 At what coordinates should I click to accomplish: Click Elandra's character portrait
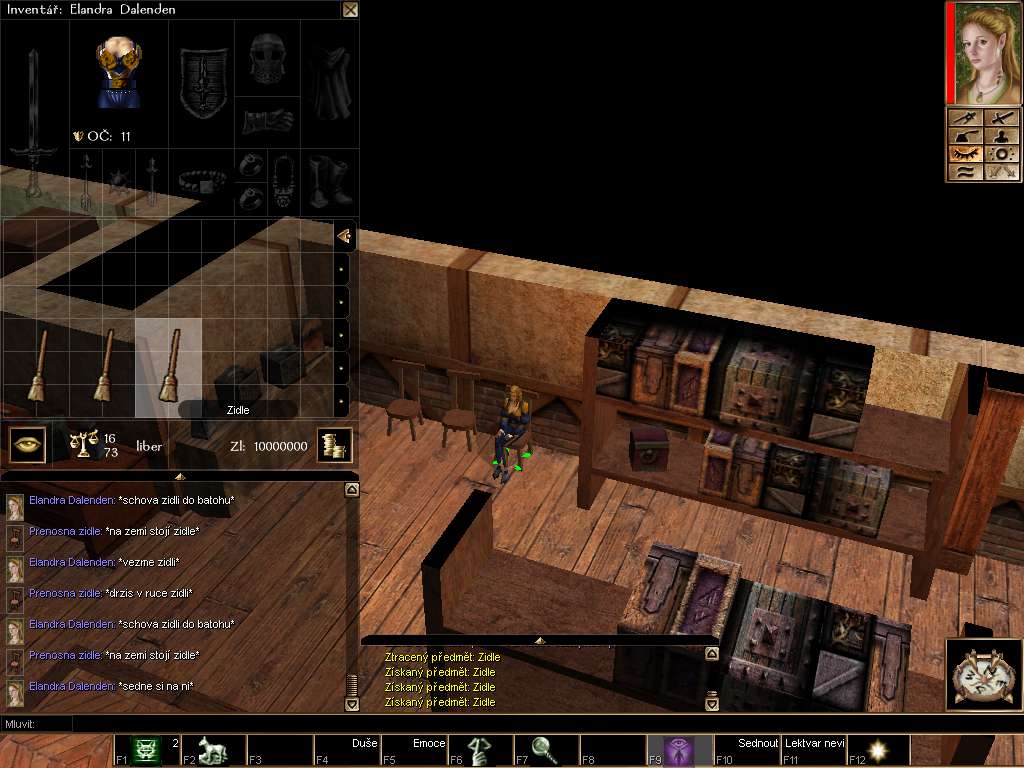pyautogui.click(x=984, y=53)
